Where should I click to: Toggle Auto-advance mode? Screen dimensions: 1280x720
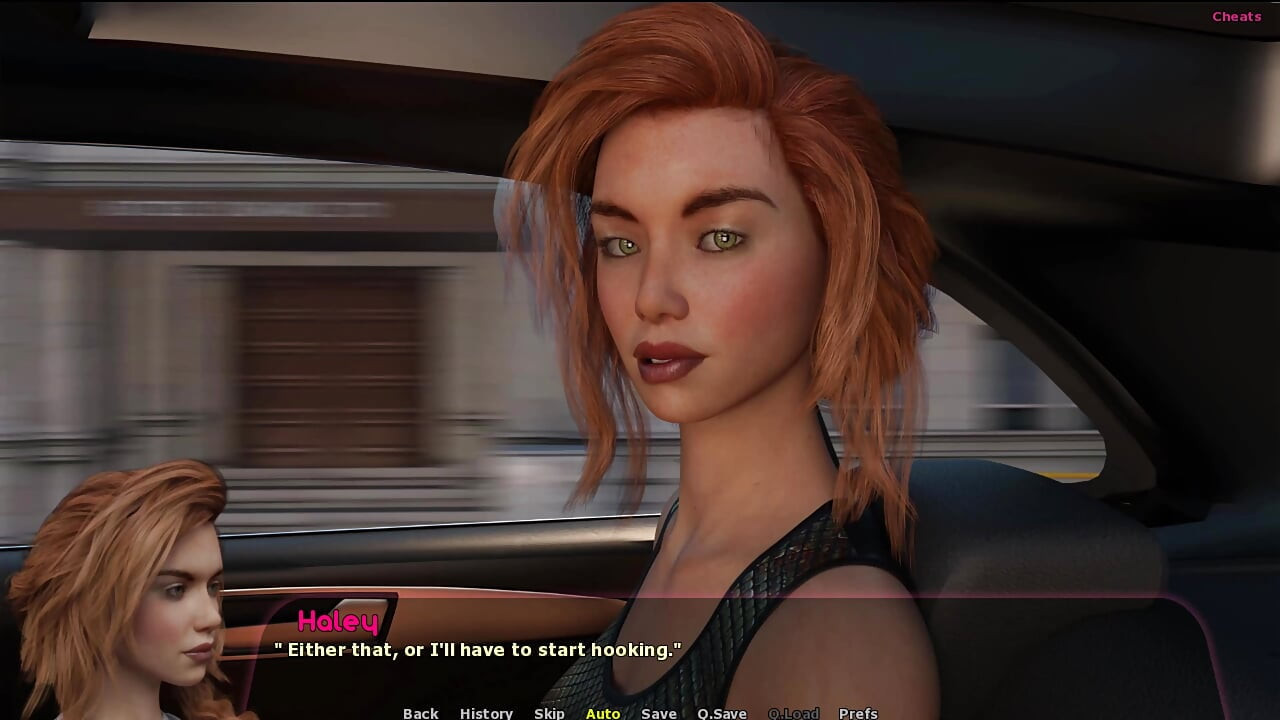[603, 713]
